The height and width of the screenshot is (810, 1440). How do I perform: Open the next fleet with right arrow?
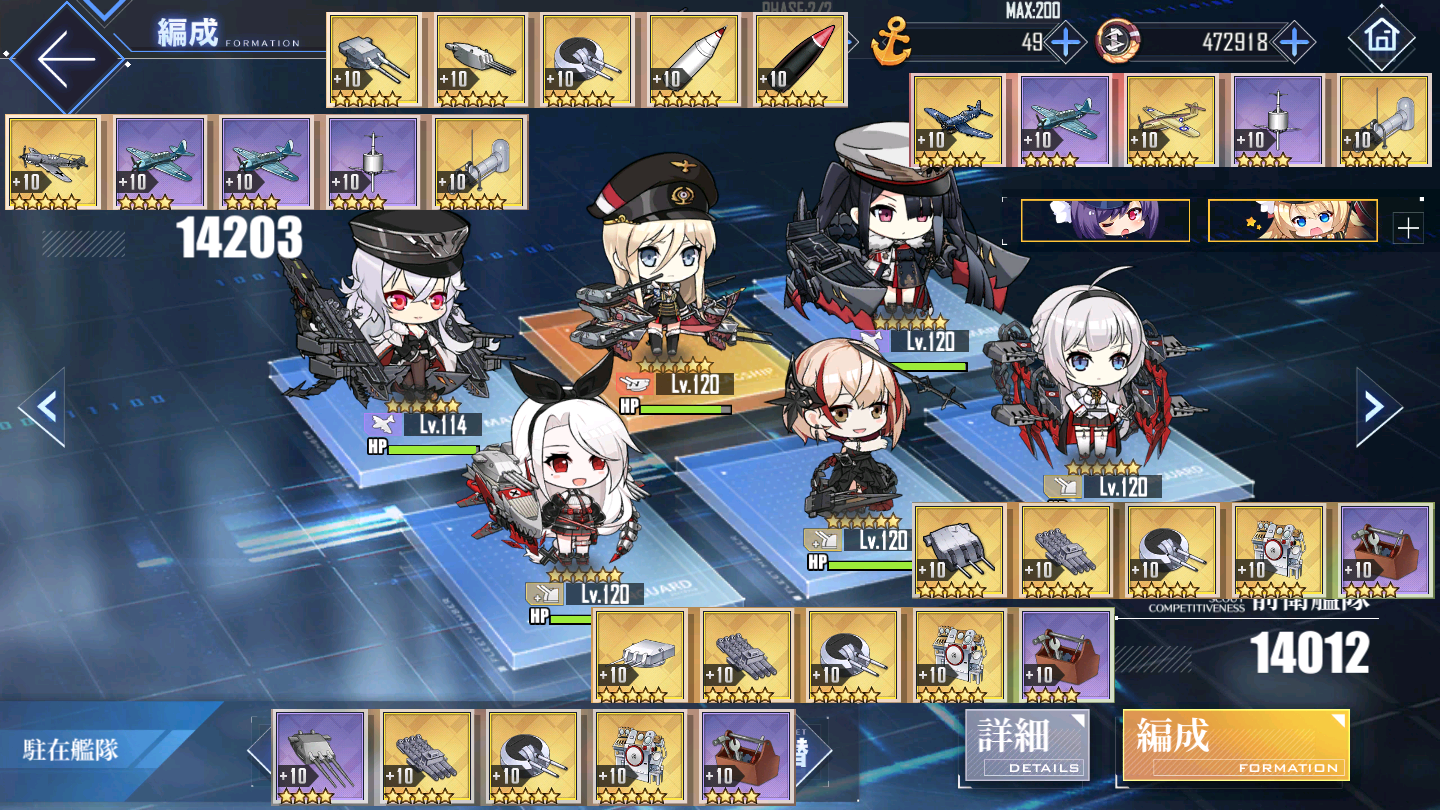coord(1373,408)
